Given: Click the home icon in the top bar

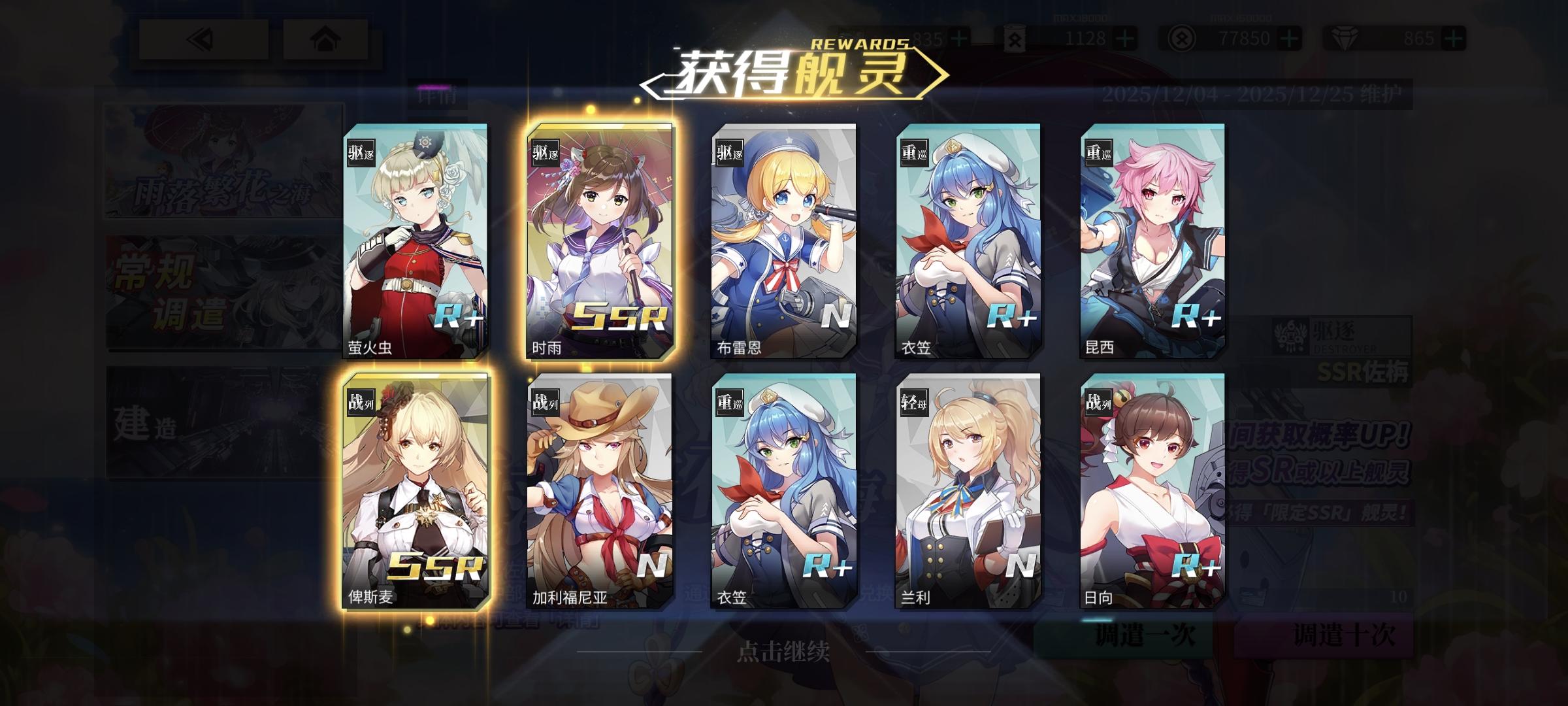Looking at the screenshot, I should coord(324,41).
